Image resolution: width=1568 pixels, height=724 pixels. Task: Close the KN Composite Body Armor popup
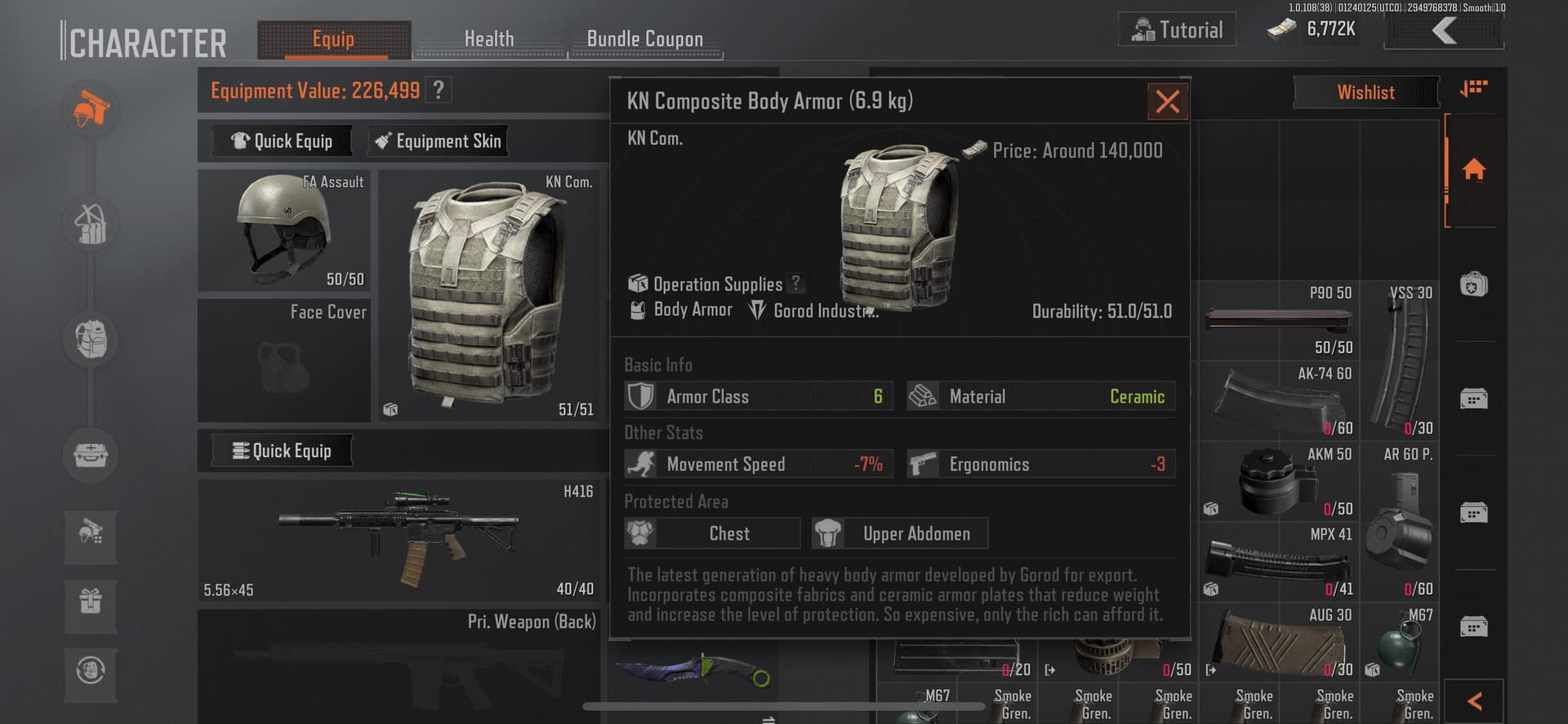click(x=1167, y=102)
